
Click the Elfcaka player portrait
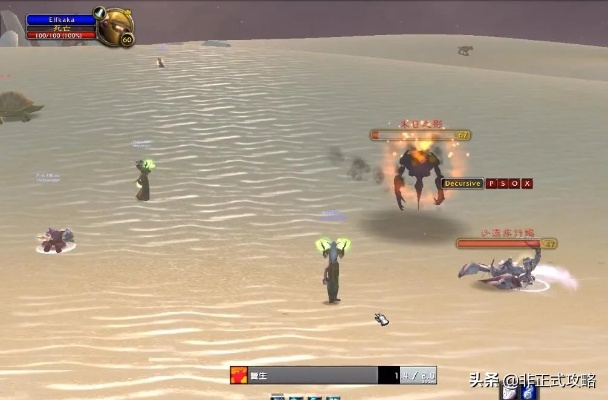(113, 25)
